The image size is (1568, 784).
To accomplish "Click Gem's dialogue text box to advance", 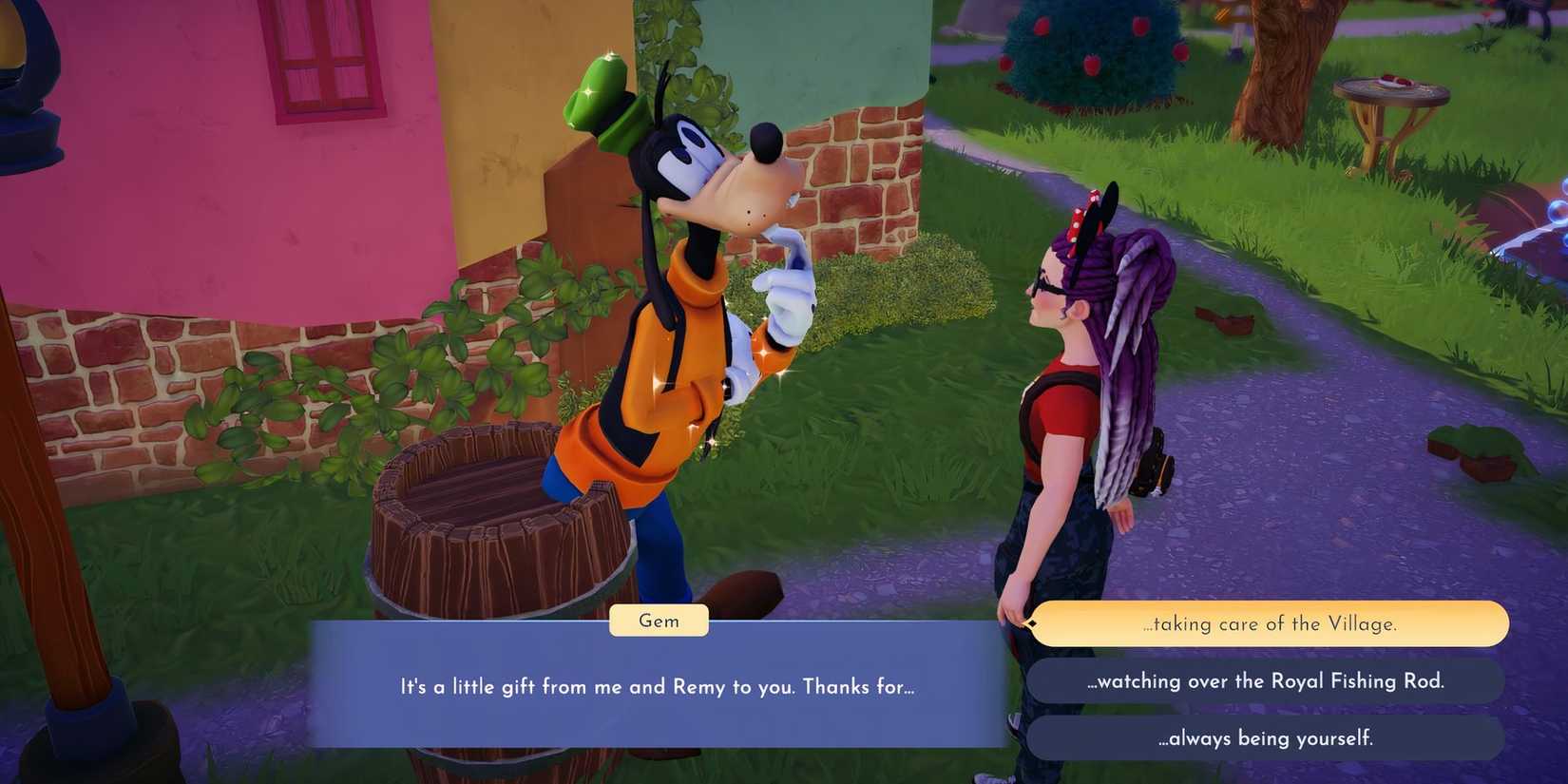I will (x=658, y=686).
